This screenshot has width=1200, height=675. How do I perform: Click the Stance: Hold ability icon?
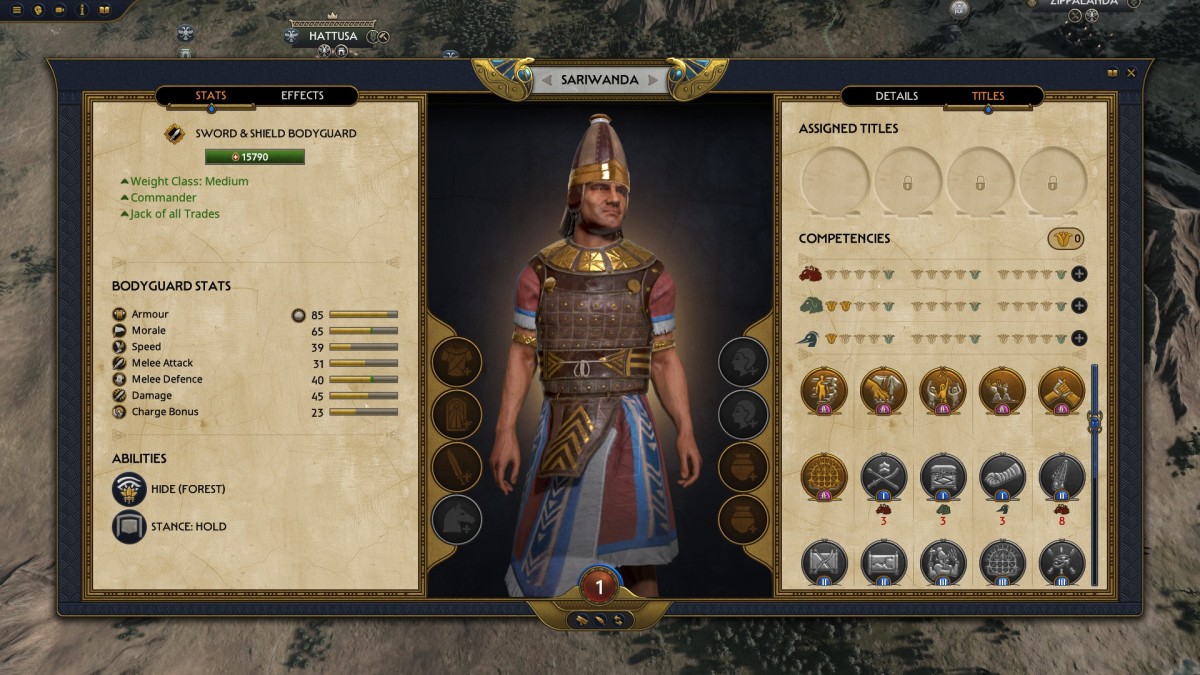coord(130,526)
